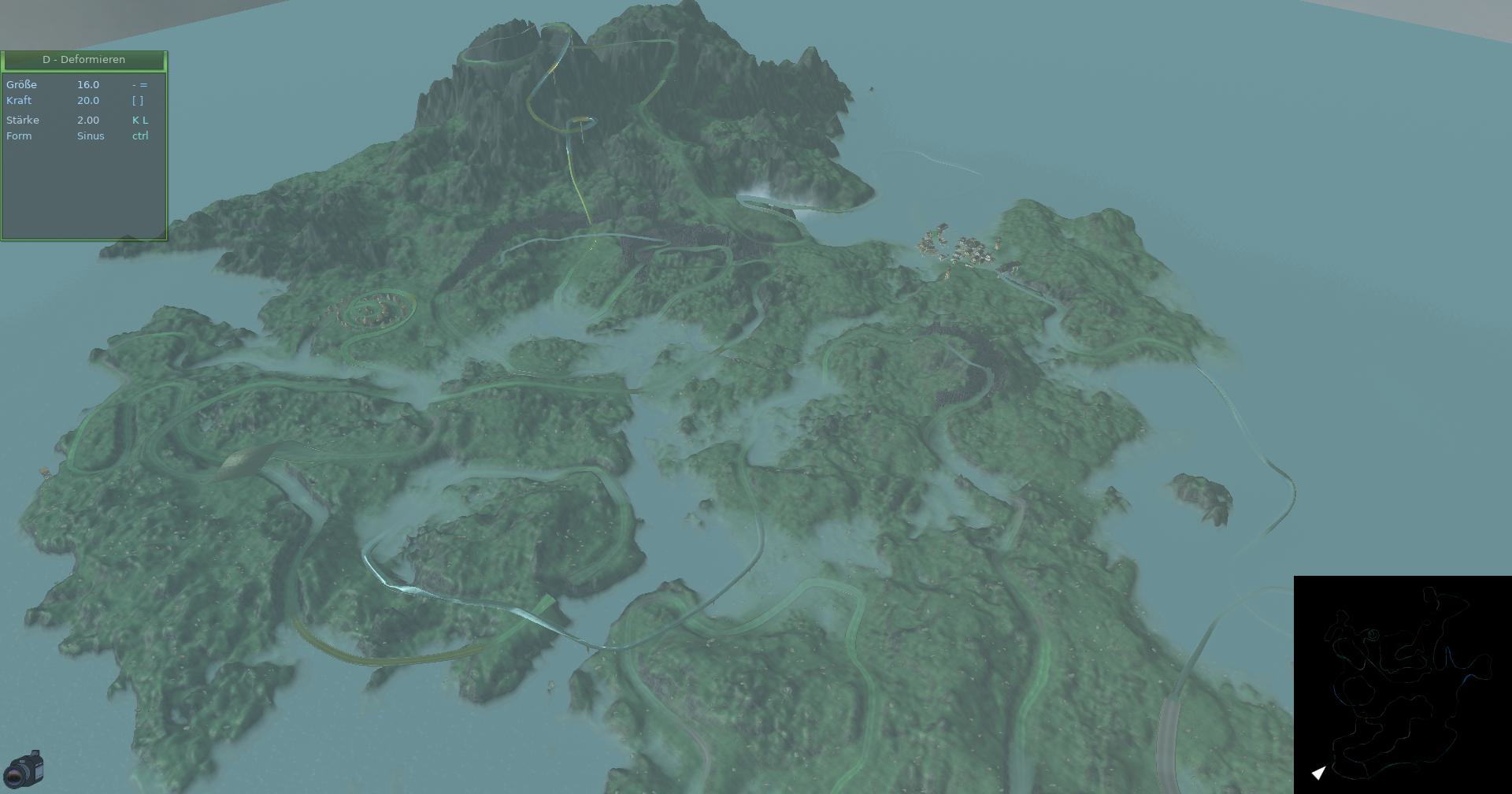Click the camera icon

[24, 769]
